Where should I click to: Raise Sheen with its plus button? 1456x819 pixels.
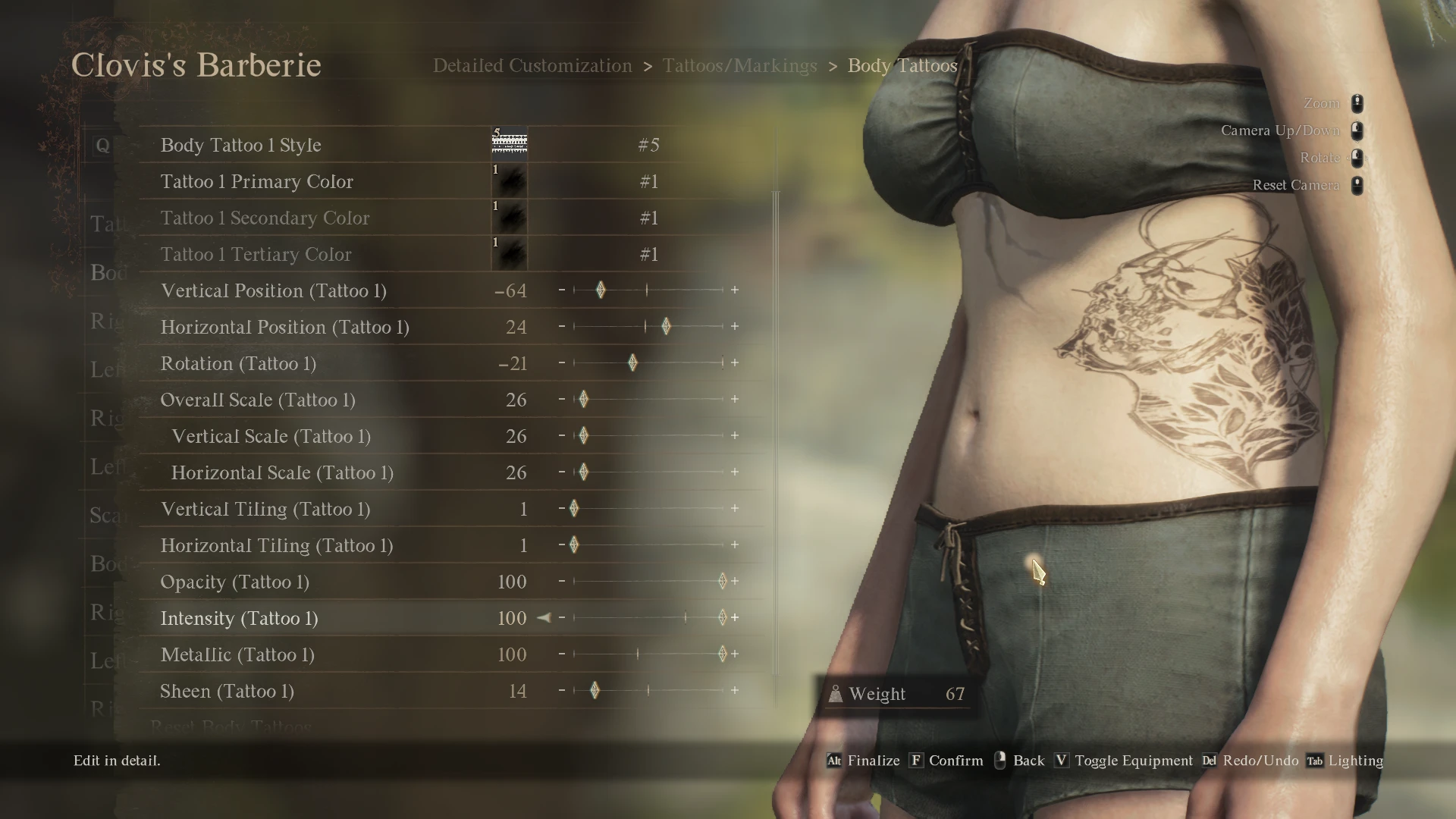735,691
